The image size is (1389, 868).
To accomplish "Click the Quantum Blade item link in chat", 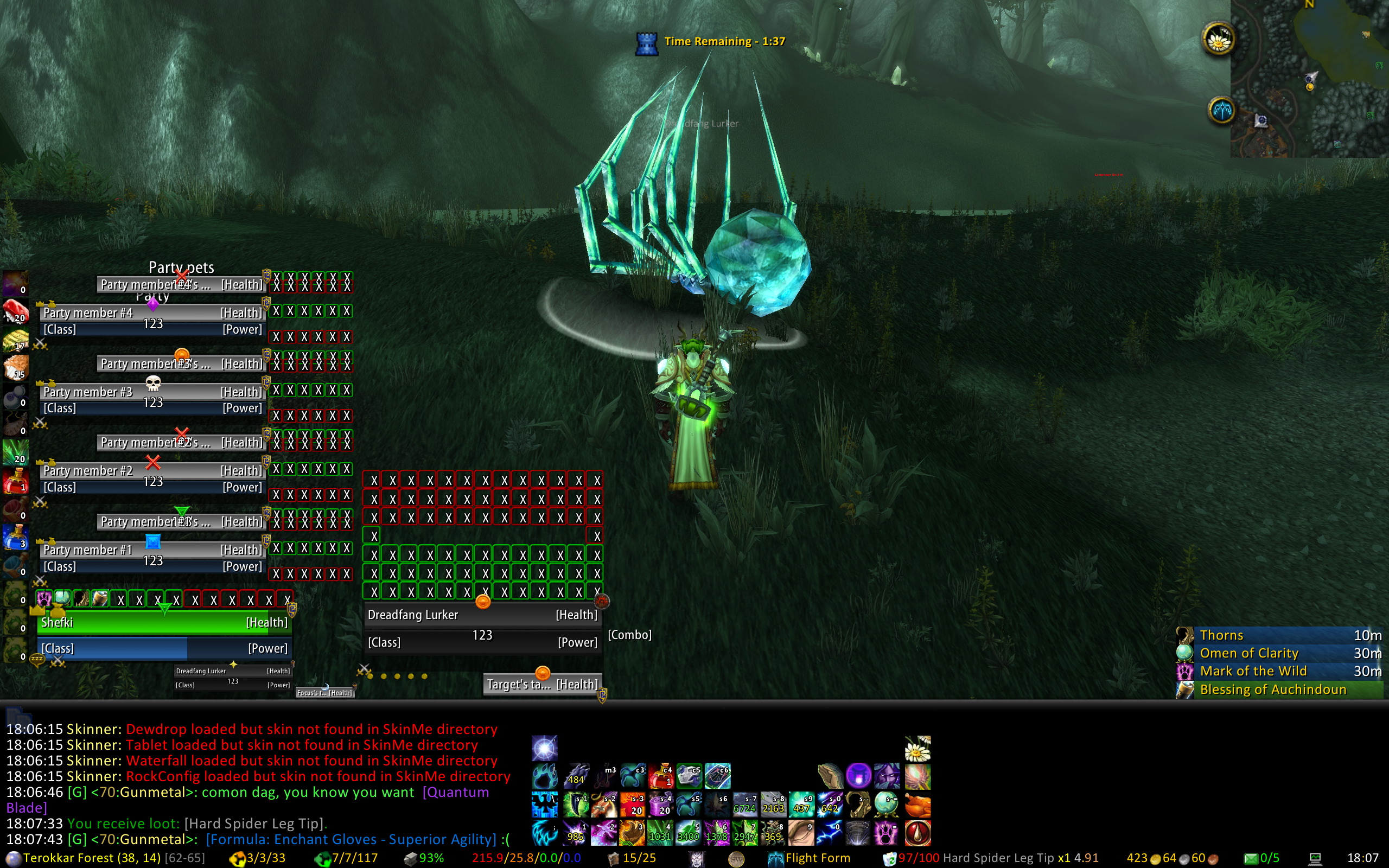I will (x=456, y=793).
